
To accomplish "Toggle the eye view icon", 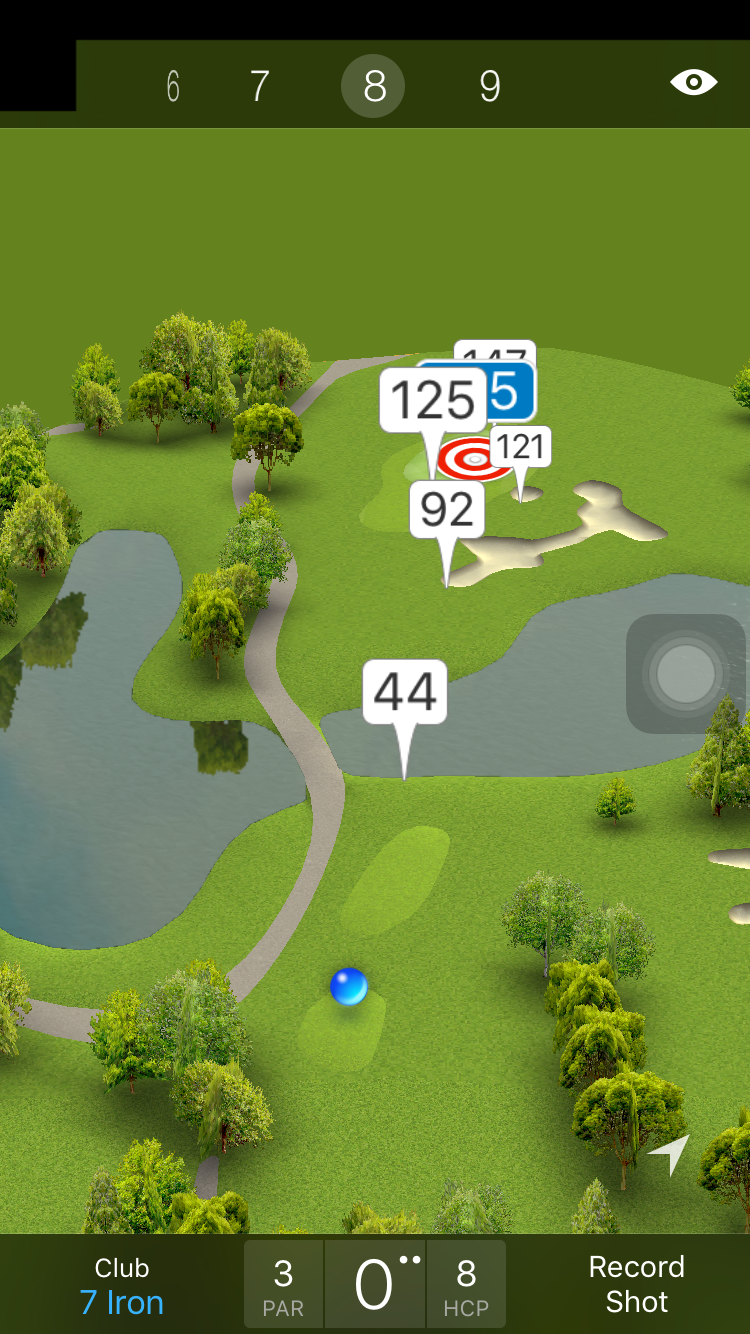I will click(693, 83).
